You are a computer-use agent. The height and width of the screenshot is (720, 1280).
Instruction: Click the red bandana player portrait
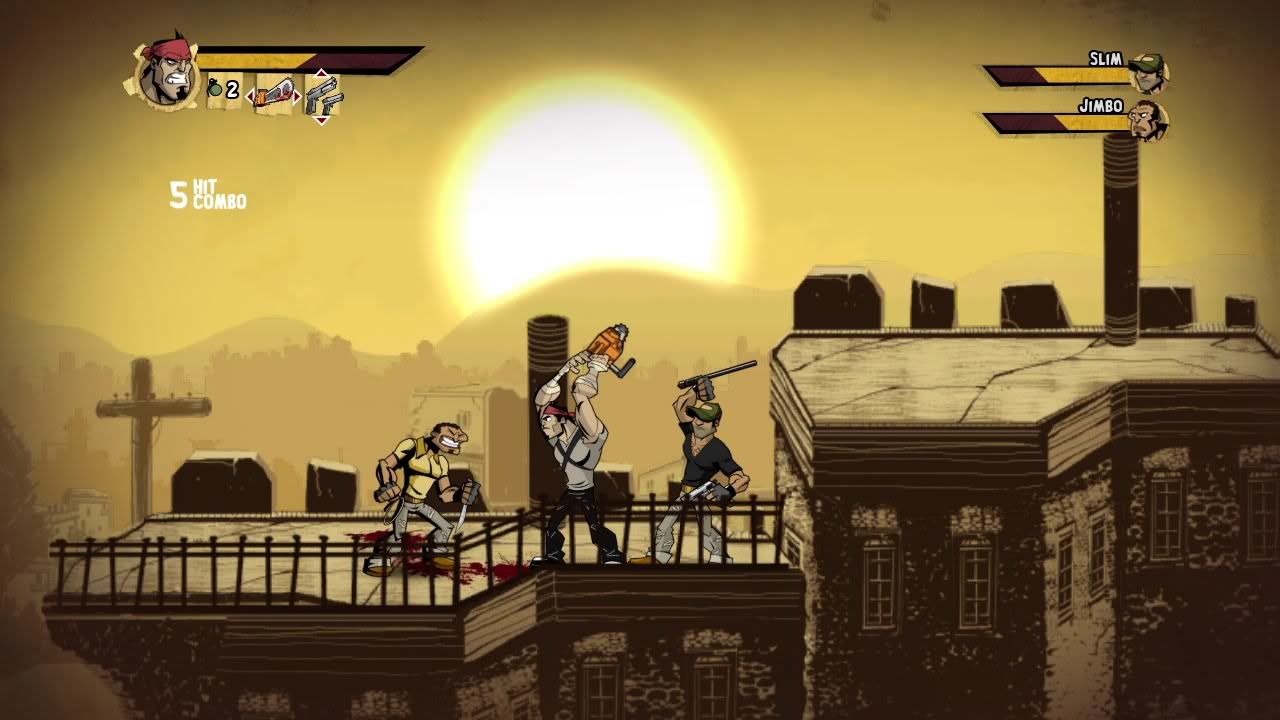tap(165, 72)
